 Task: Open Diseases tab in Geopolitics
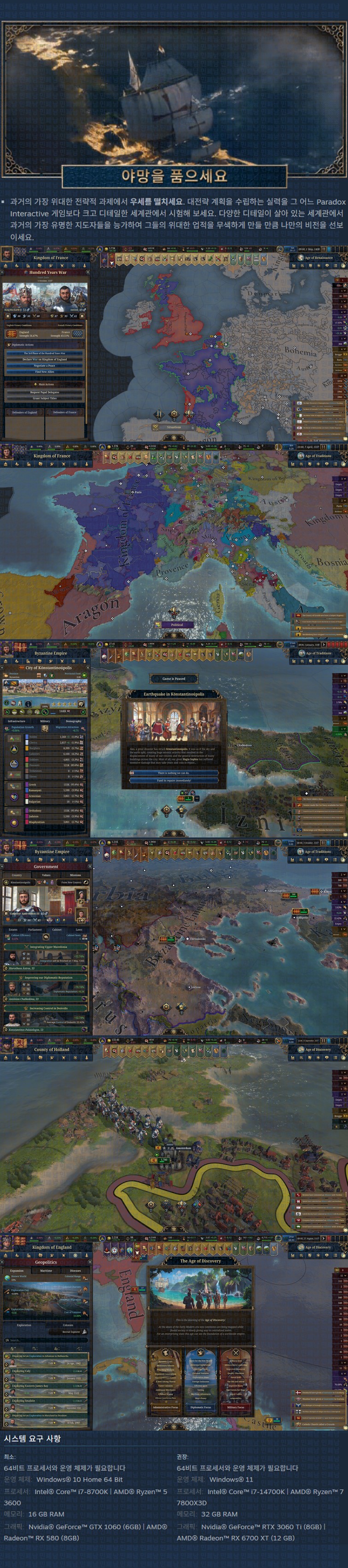[x=75, y=1270]
